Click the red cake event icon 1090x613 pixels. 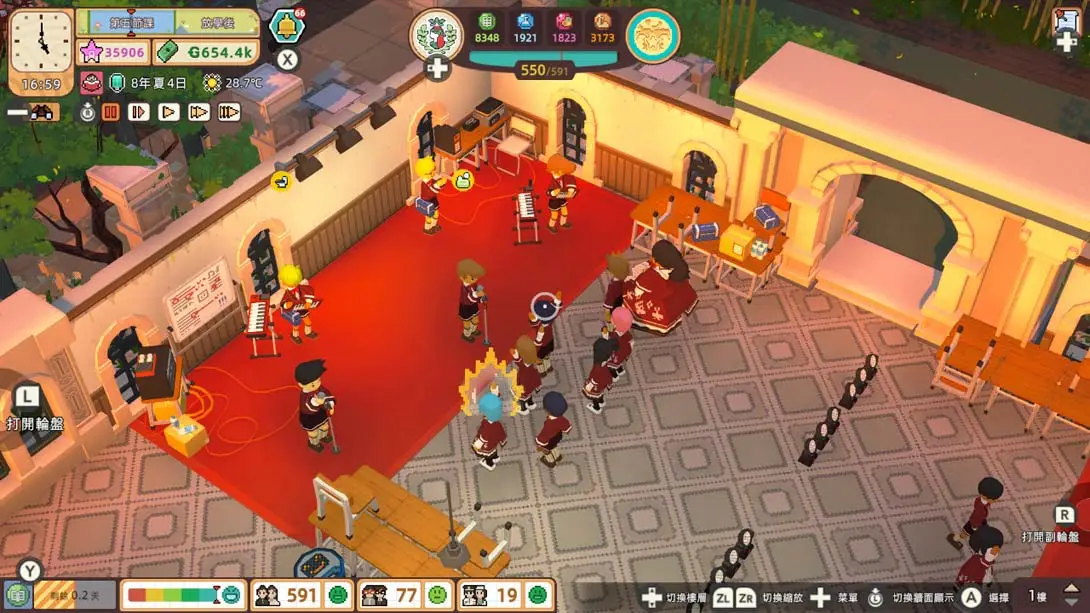pyautogui.click(x=91, y=83)
